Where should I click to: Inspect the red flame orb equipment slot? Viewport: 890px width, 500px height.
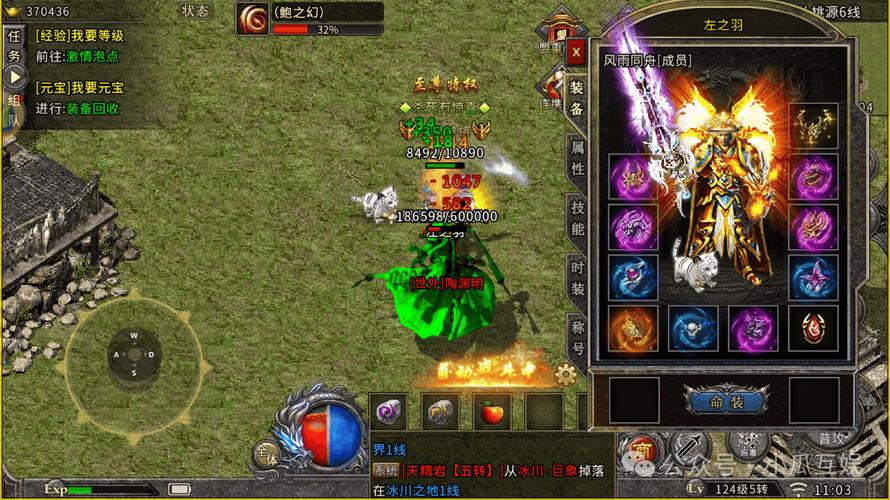point(634,329)
